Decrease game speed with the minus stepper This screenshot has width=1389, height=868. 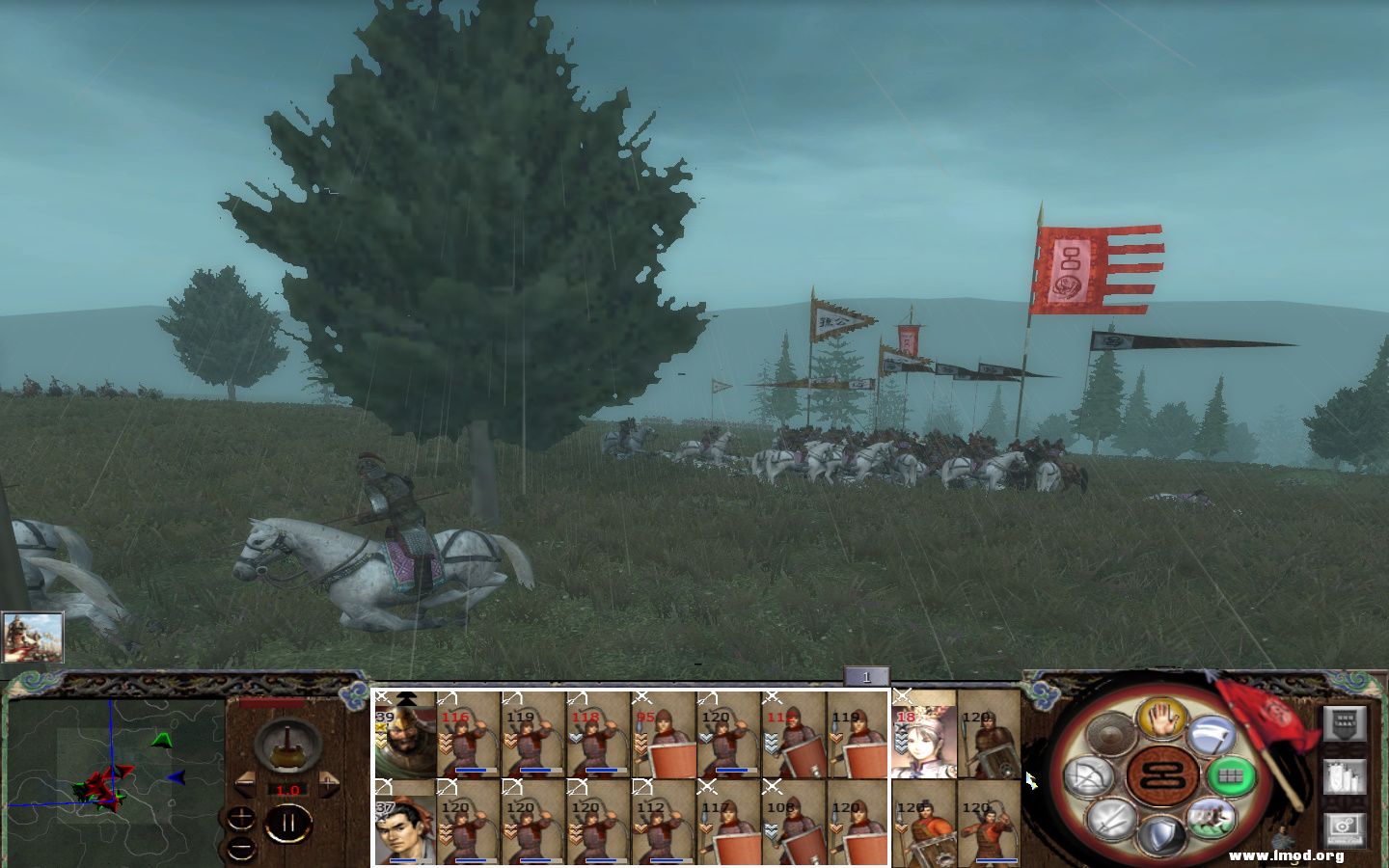click(247, 784)
